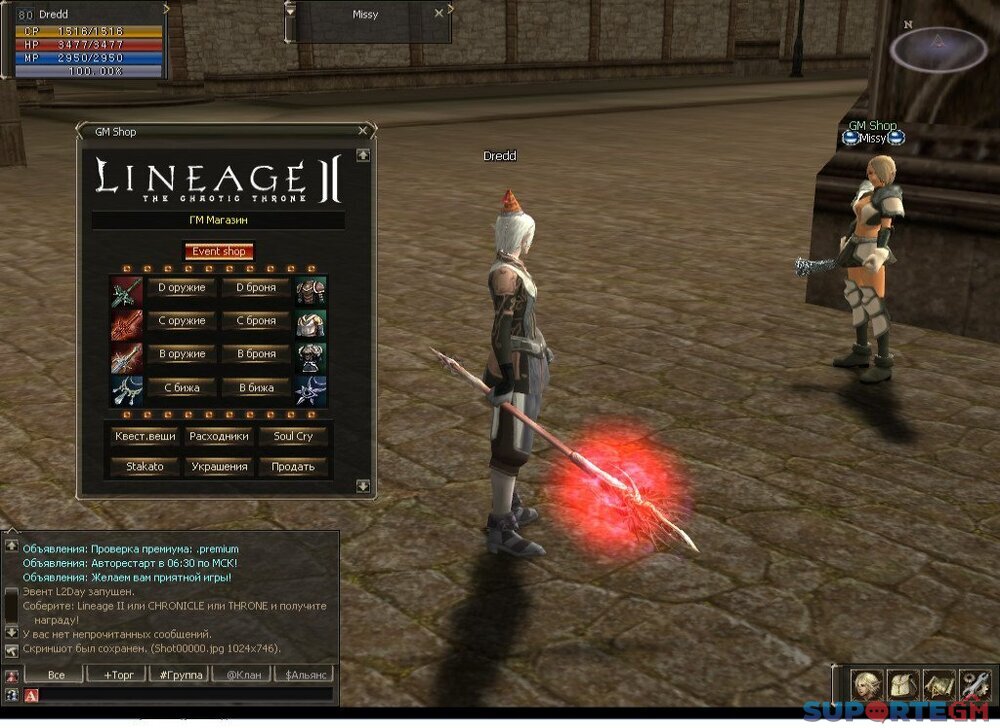Open the inventory backpack icon
Screen dimensions: 1000x728
click(902, 685)
